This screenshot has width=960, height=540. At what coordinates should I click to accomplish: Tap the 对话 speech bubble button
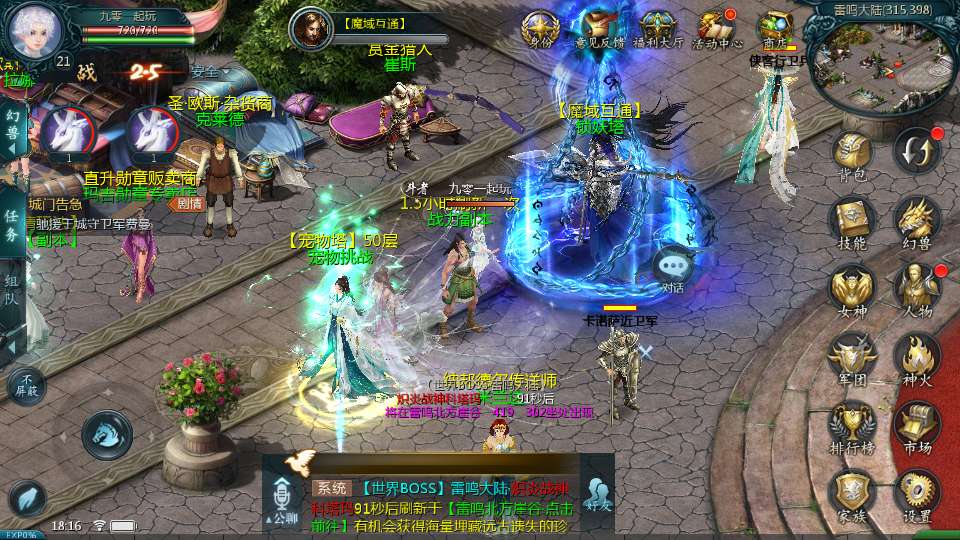[x=672, y=268]
